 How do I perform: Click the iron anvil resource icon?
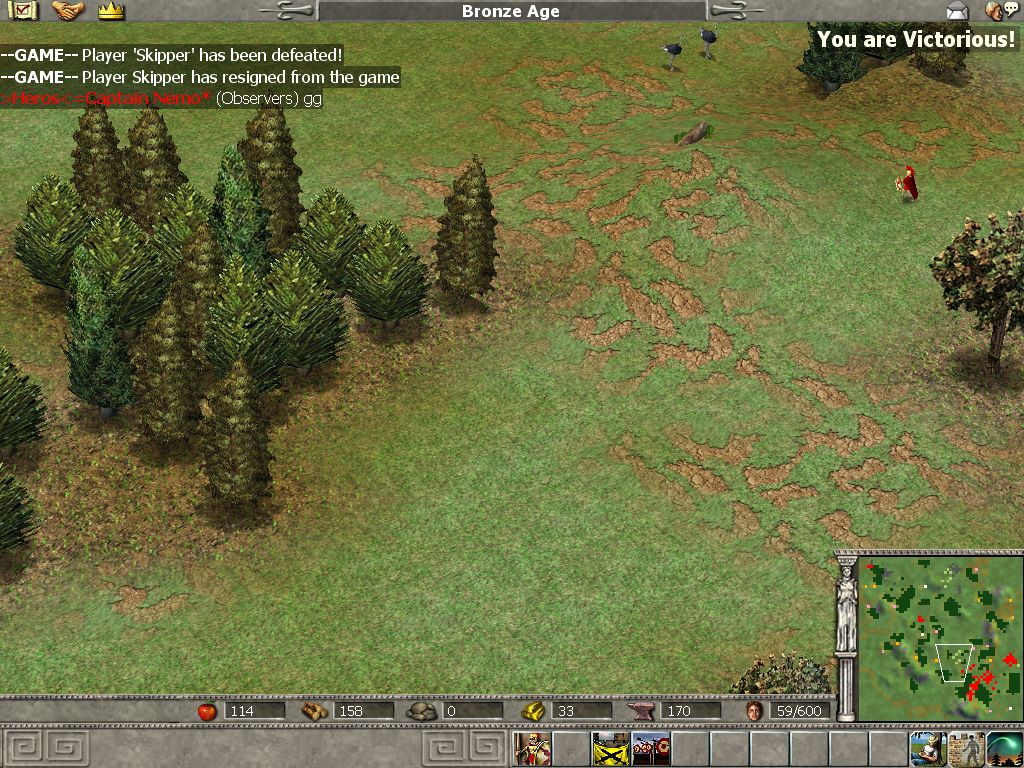tap(640, 711)
